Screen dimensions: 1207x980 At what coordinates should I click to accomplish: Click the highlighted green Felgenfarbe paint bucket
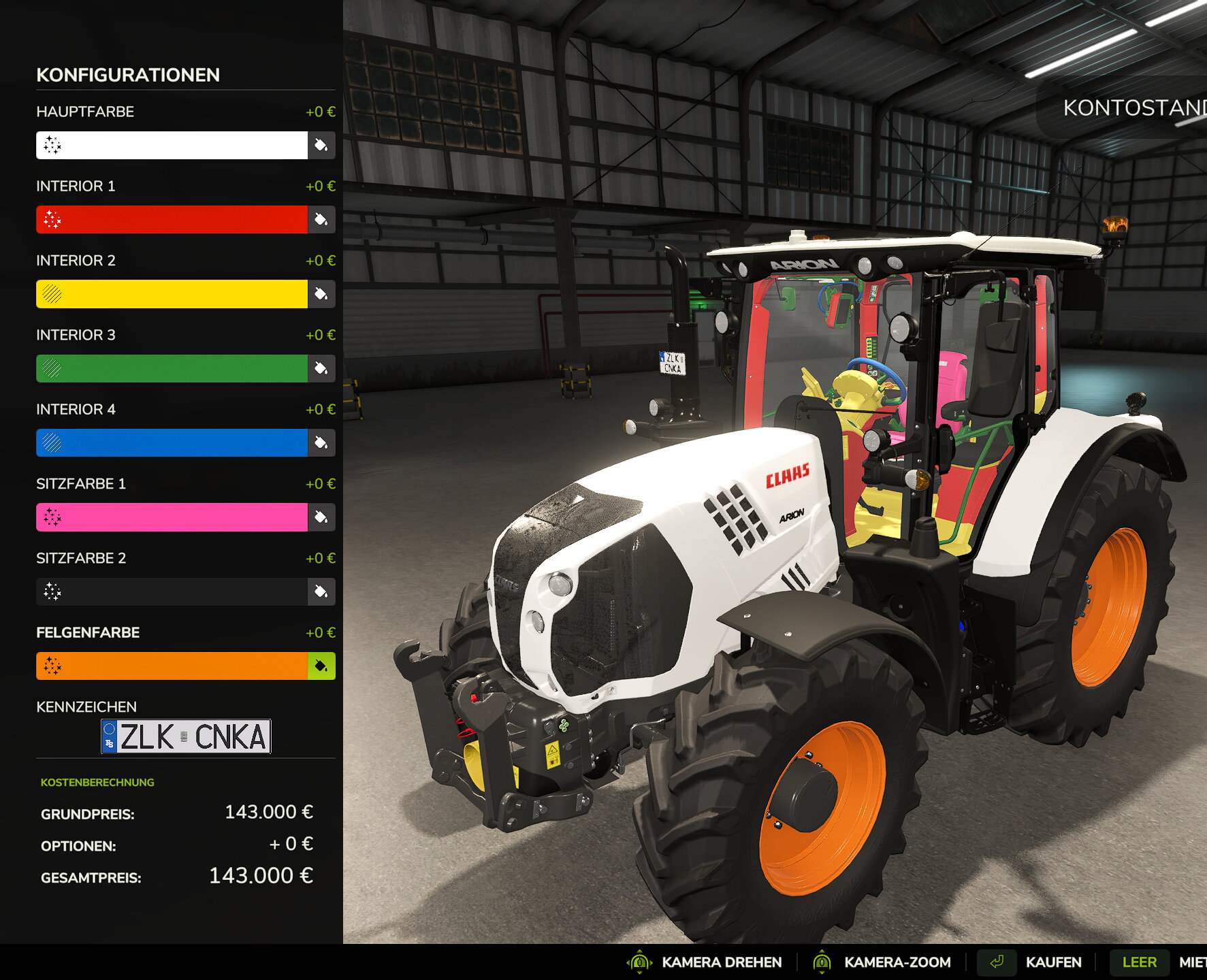[321, 666]
